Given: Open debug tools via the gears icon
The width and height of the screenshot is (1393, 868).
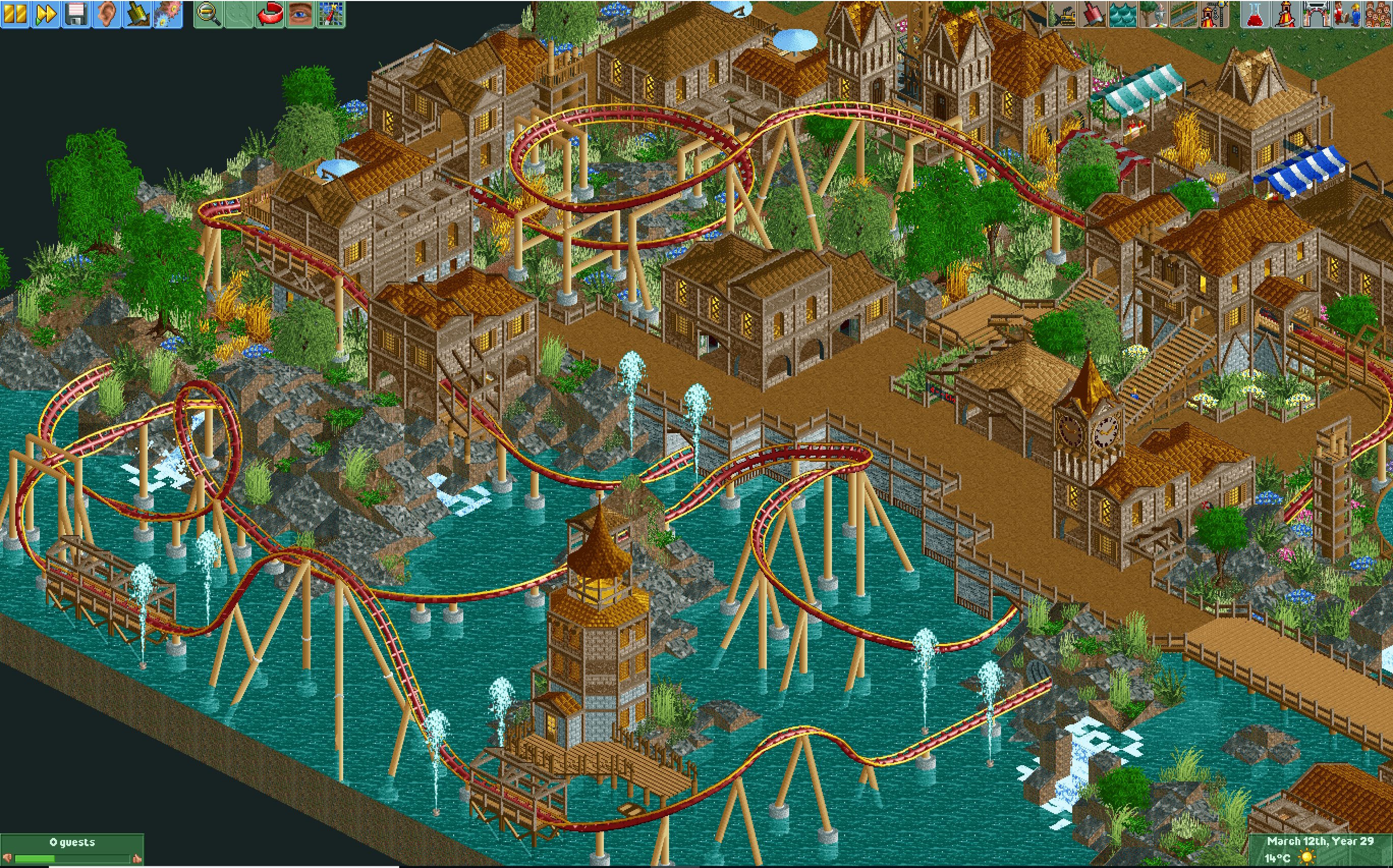Looking at the screenshot, I should [x=167, y=14].
